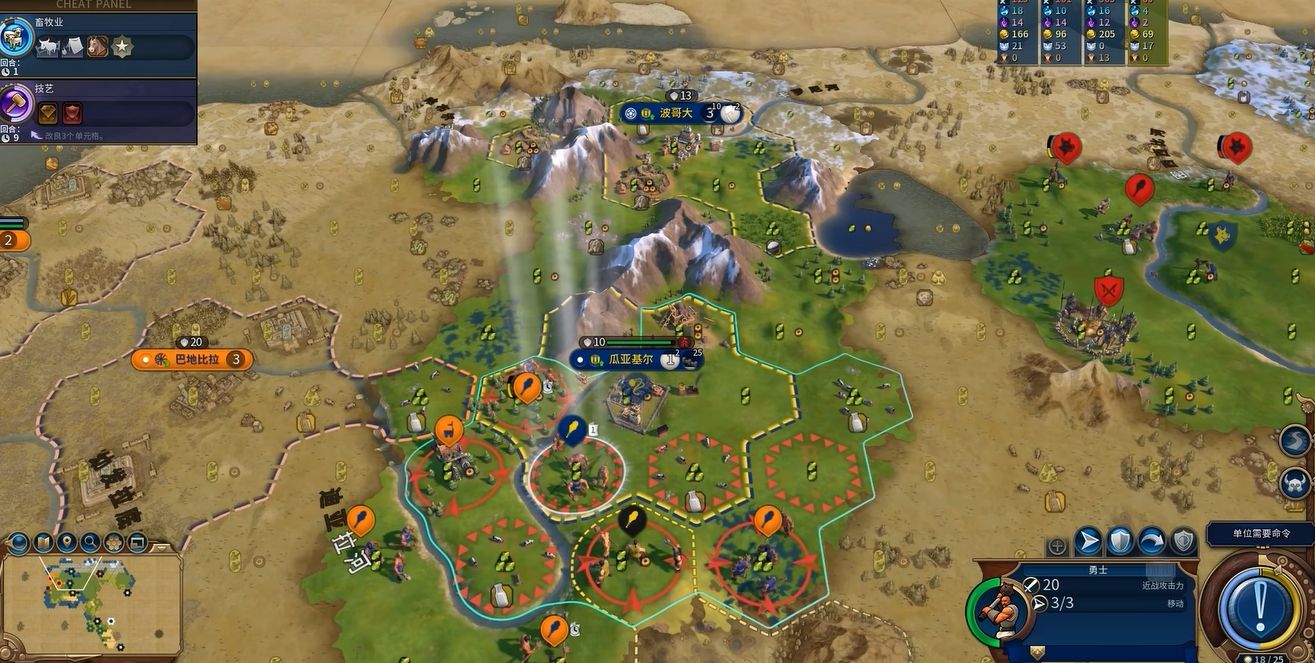
Task: Choose the move unit action
Action: tap(1088, 542)
